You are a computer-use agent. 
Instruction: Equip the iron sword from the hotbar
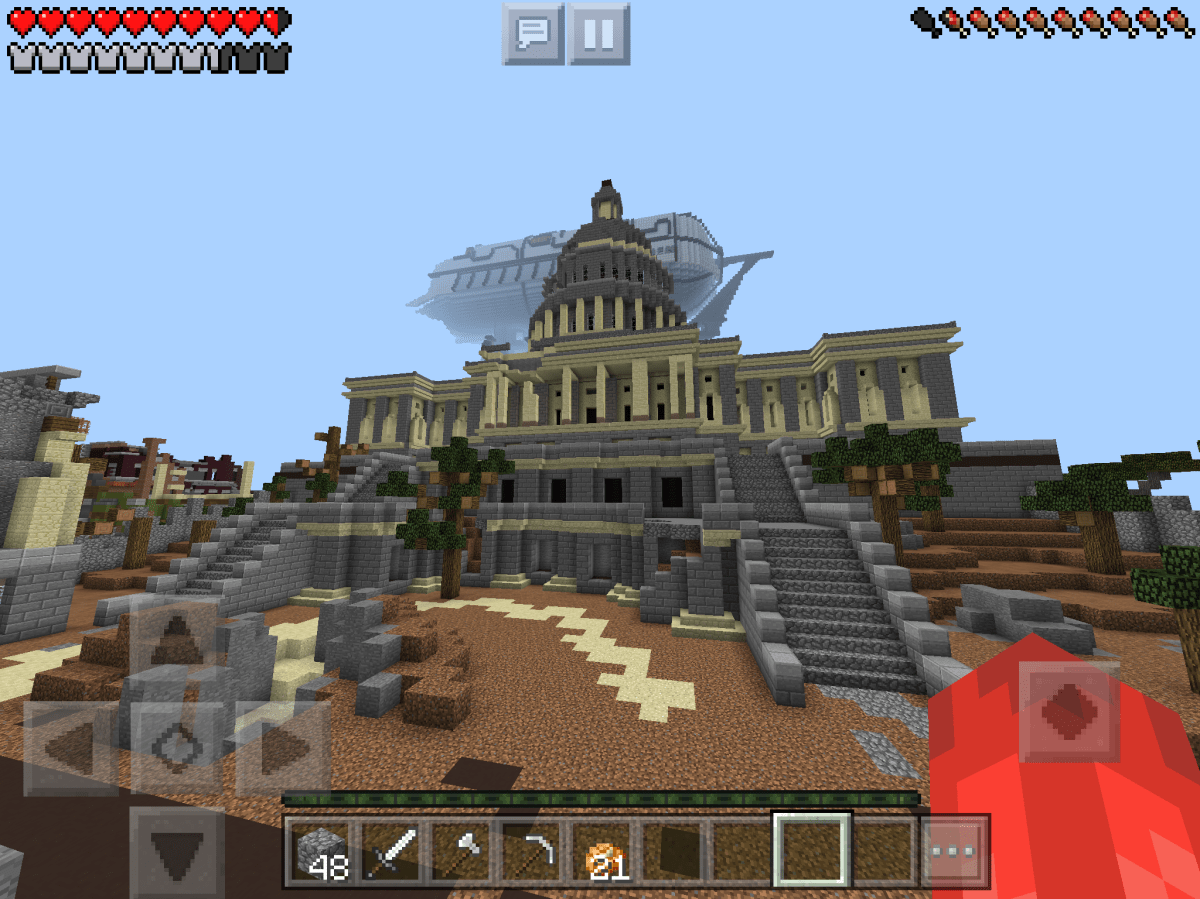(x=393, y=852)
